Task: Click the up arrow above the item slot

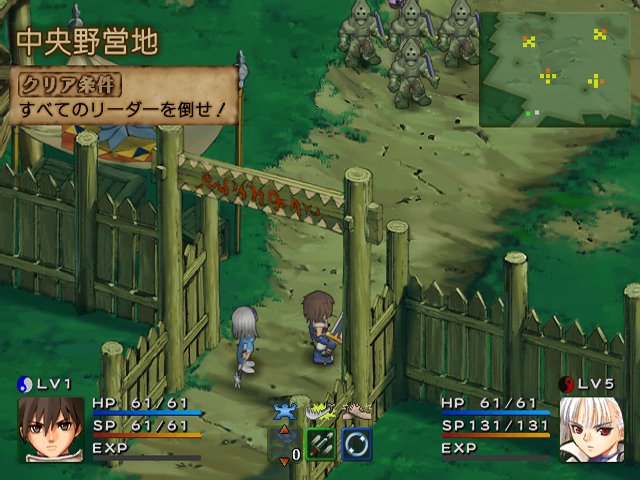Action: (284, 428)
